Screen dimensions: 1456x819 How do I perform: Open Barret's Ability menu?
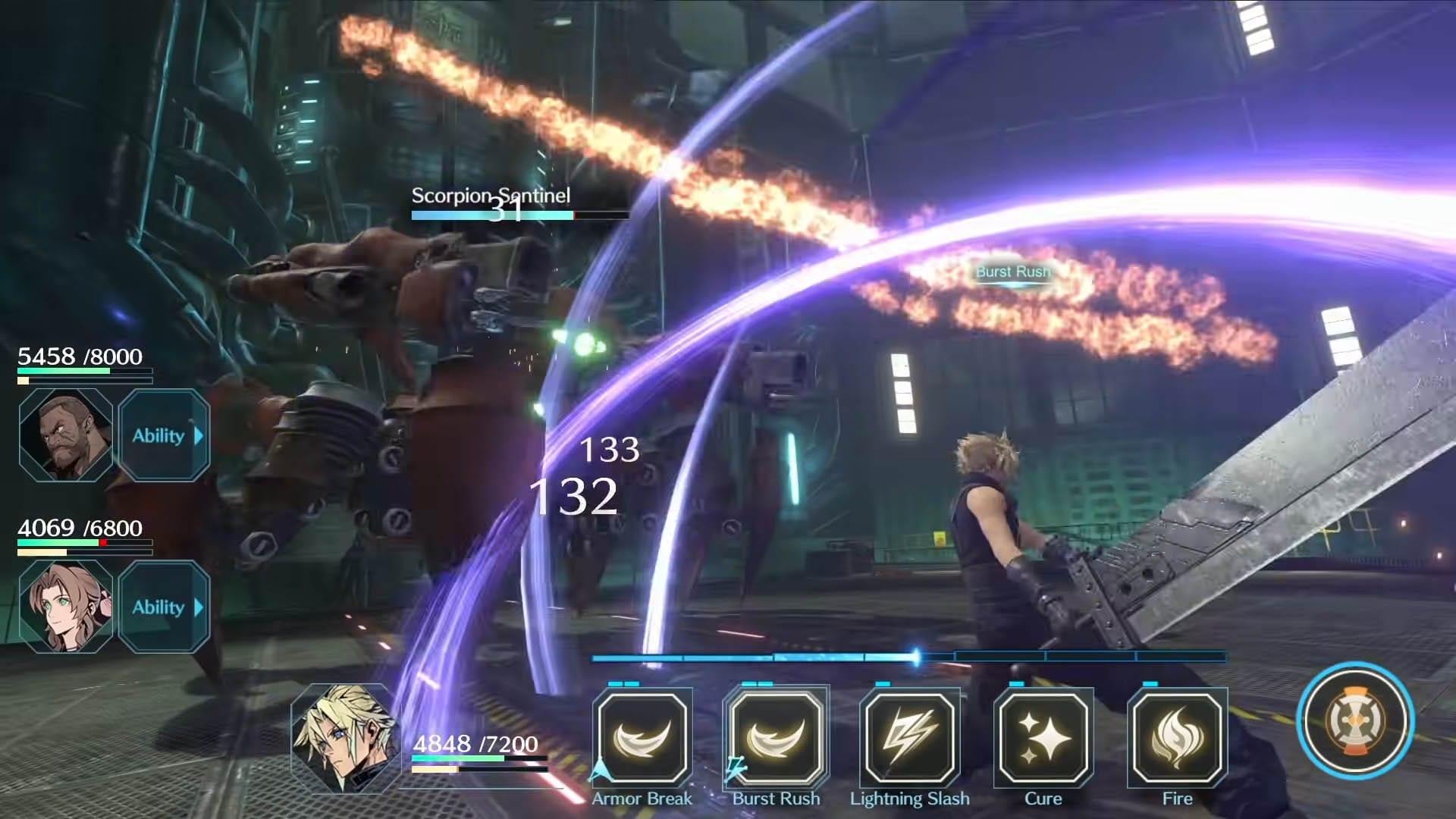click(164, 435)
